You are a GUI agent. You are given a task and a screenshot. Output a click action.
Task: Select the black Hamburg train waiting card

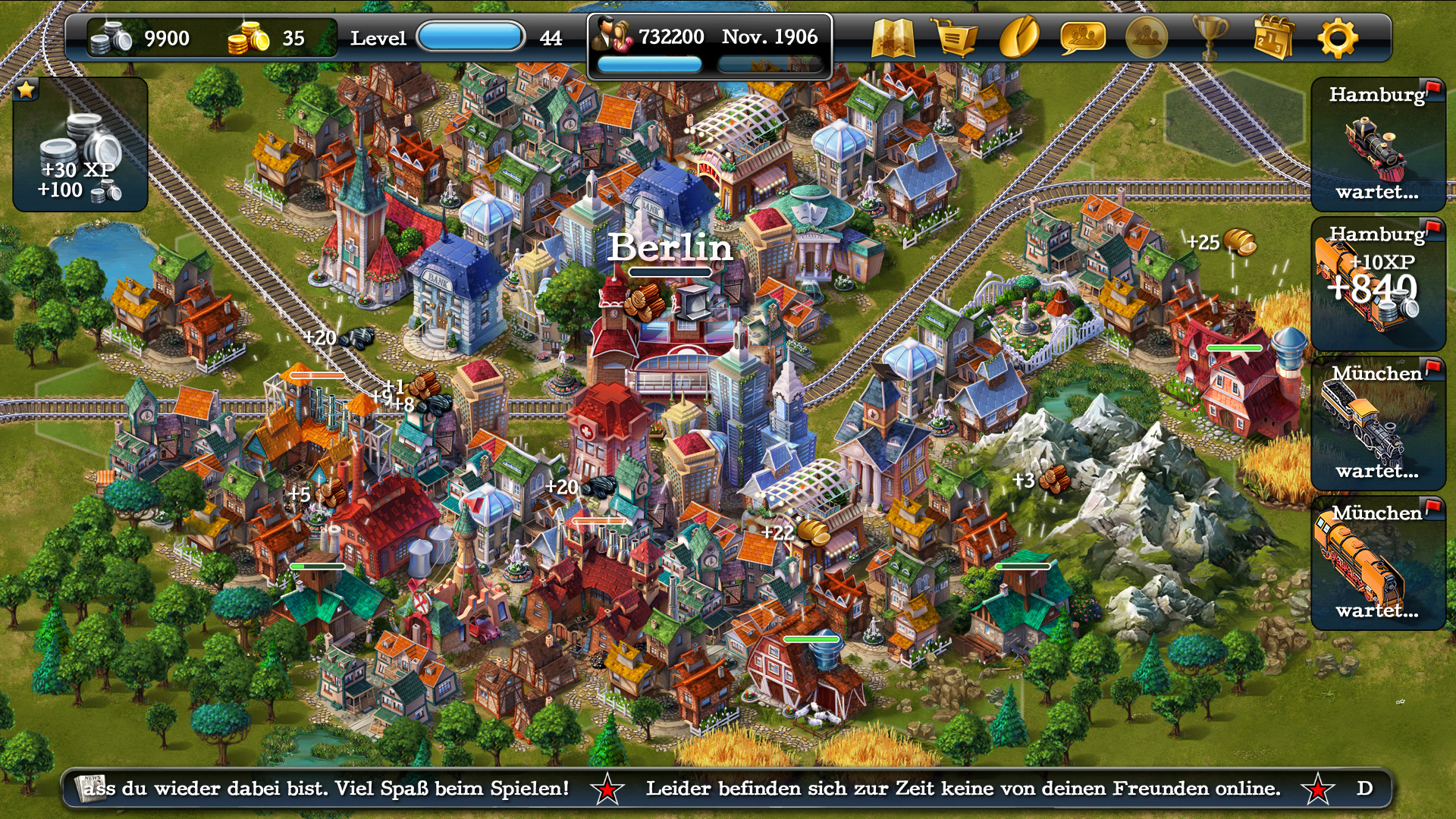point(1378,144)
